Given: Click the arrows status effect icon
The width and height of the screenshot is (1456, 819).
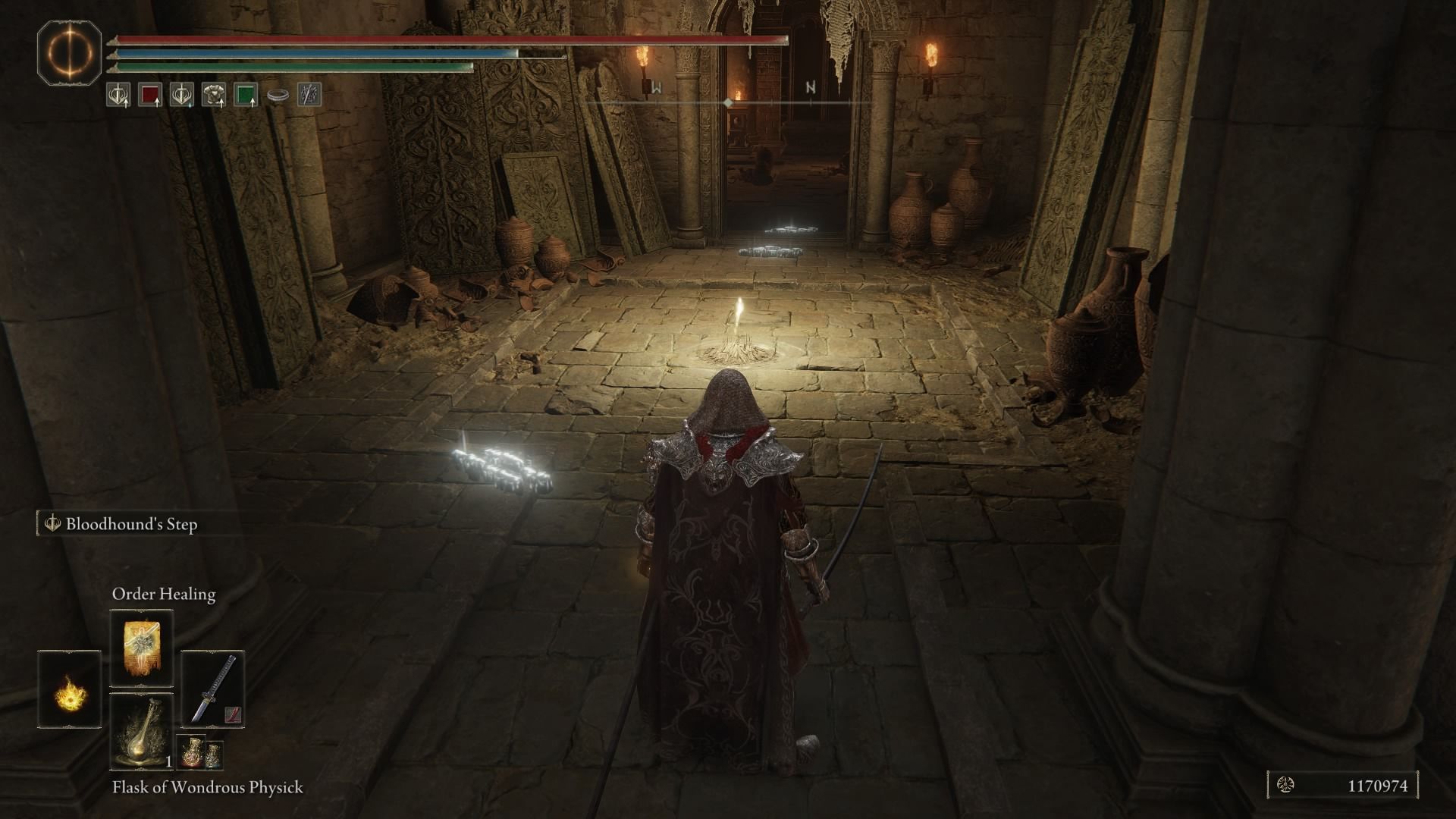Looking at the screenshot, I should coord(309,94).
